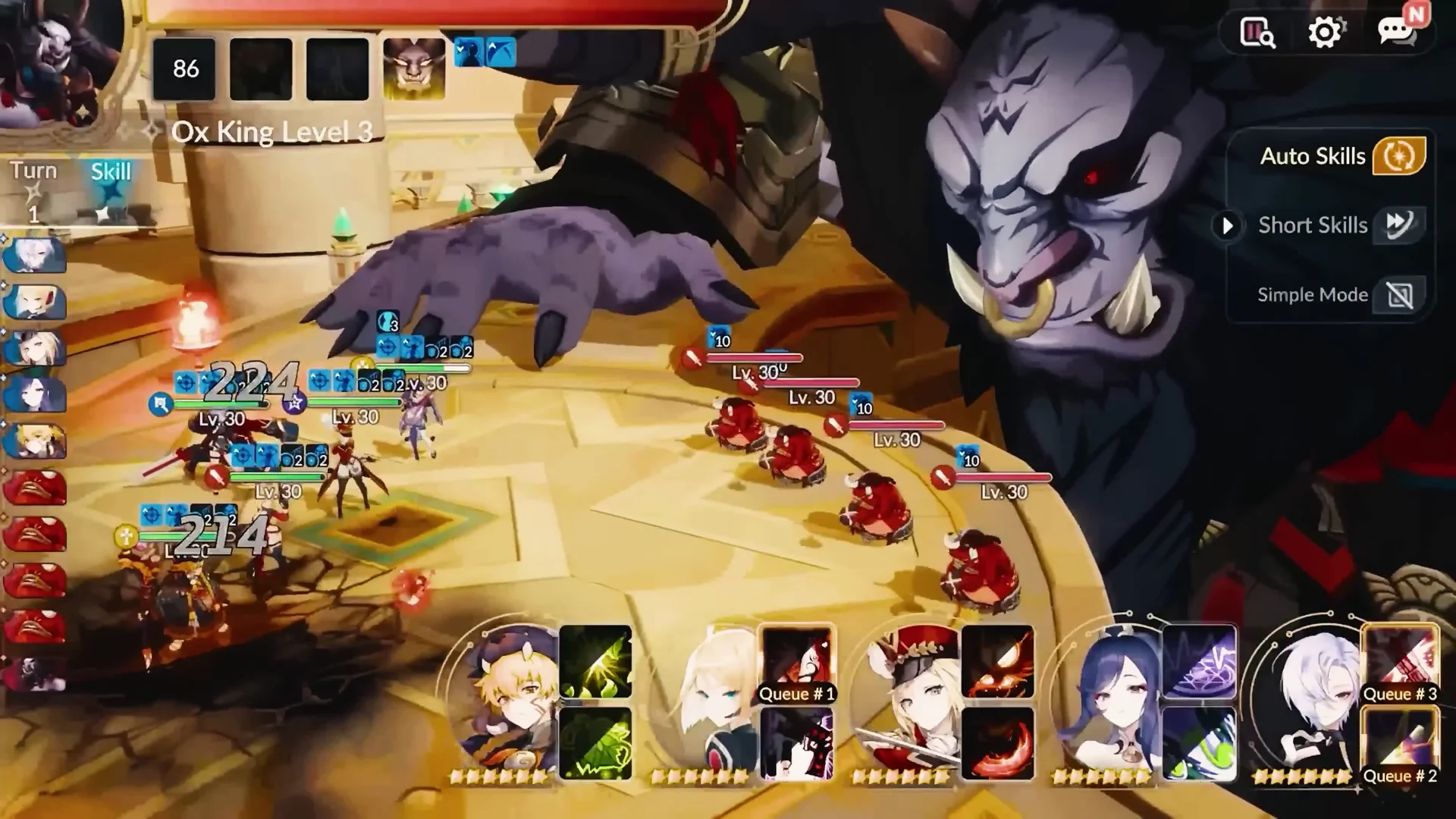Select the upper green slash skill
The width and height of the screenshot is (1456, 819).
[595, 661]
